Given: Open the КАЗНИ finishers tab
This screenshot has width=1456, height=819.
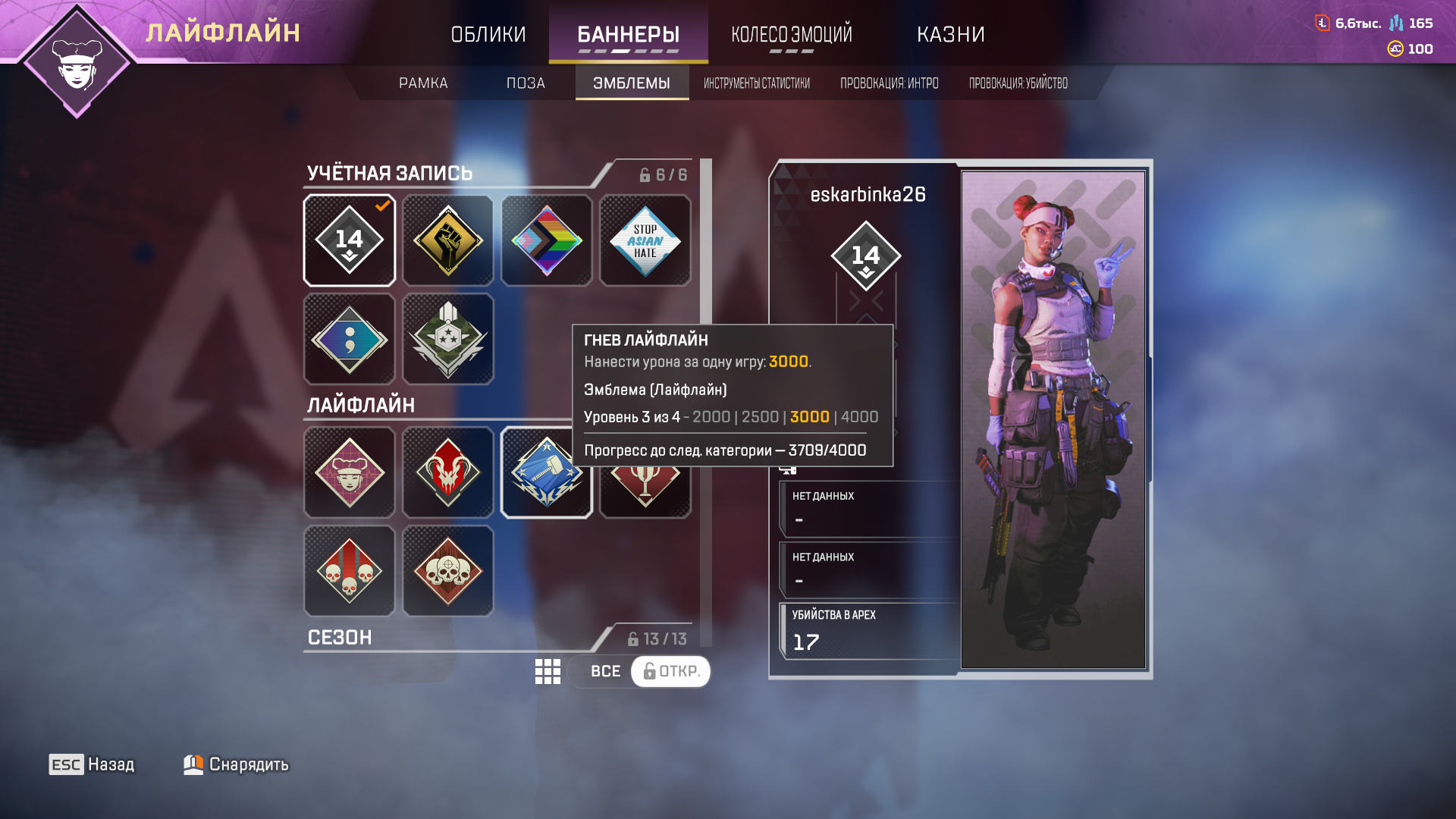Looking at the screenshot, I should point(950,34).
